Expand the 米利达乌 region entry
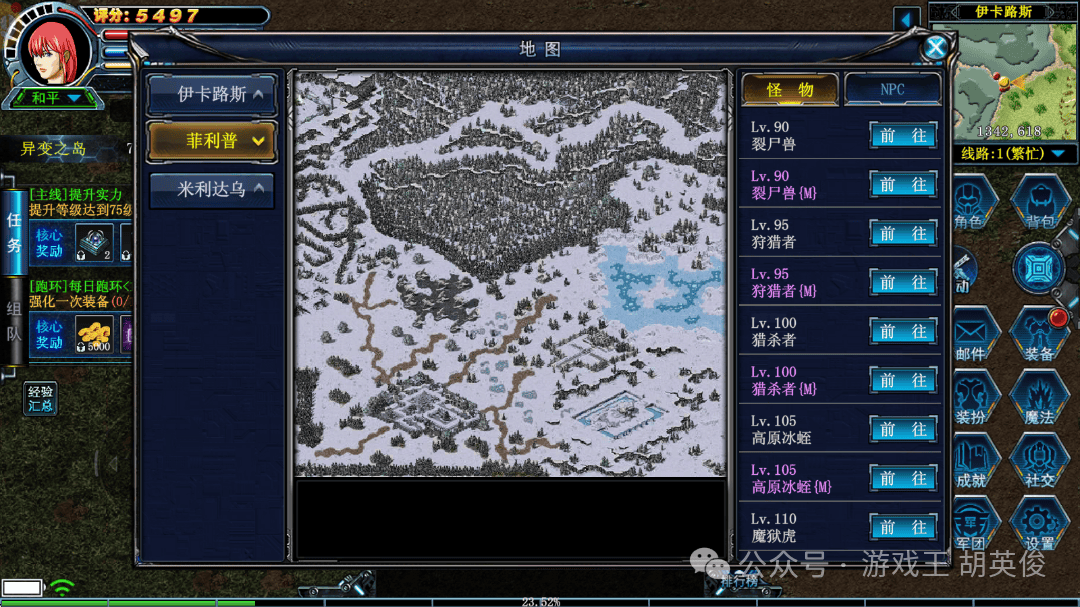The width and height of the screenshot is (1080, 607). pos(211,188)
